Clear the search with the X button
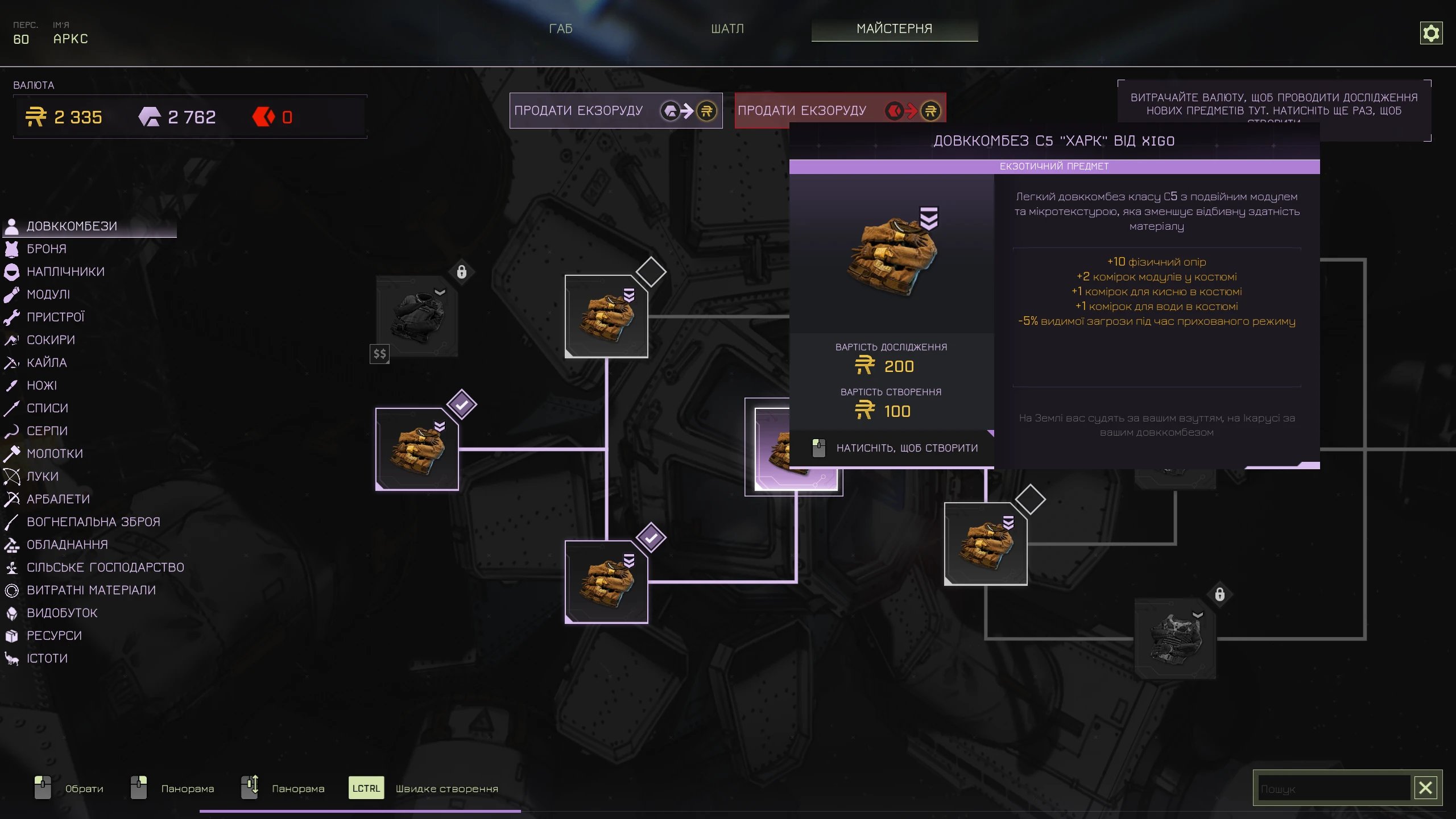1456x819 pixels. (x=1425, y=788)
